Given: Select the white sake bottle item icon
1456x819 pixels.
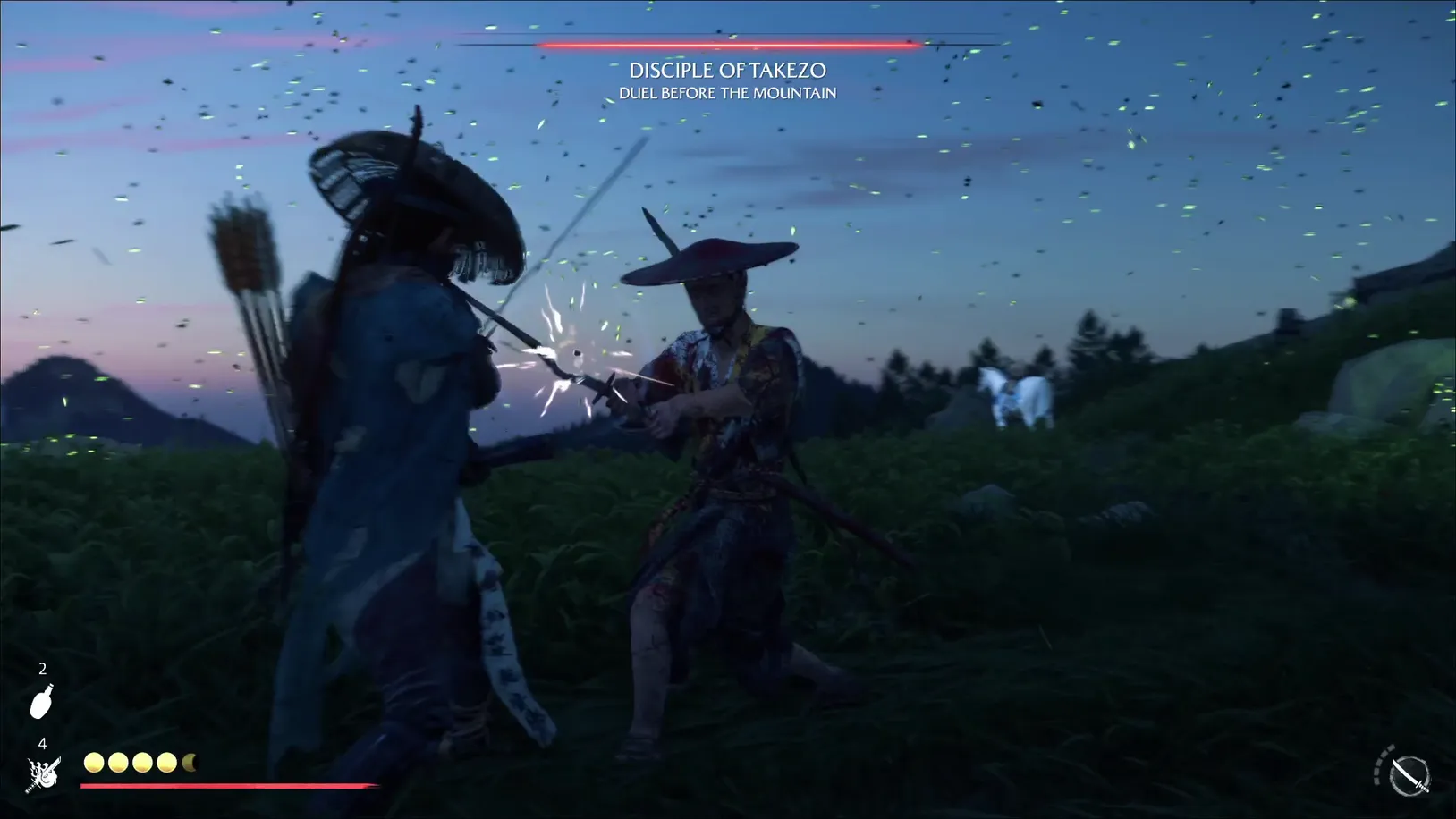Looking at the screenshot, I should pos(42,702).
